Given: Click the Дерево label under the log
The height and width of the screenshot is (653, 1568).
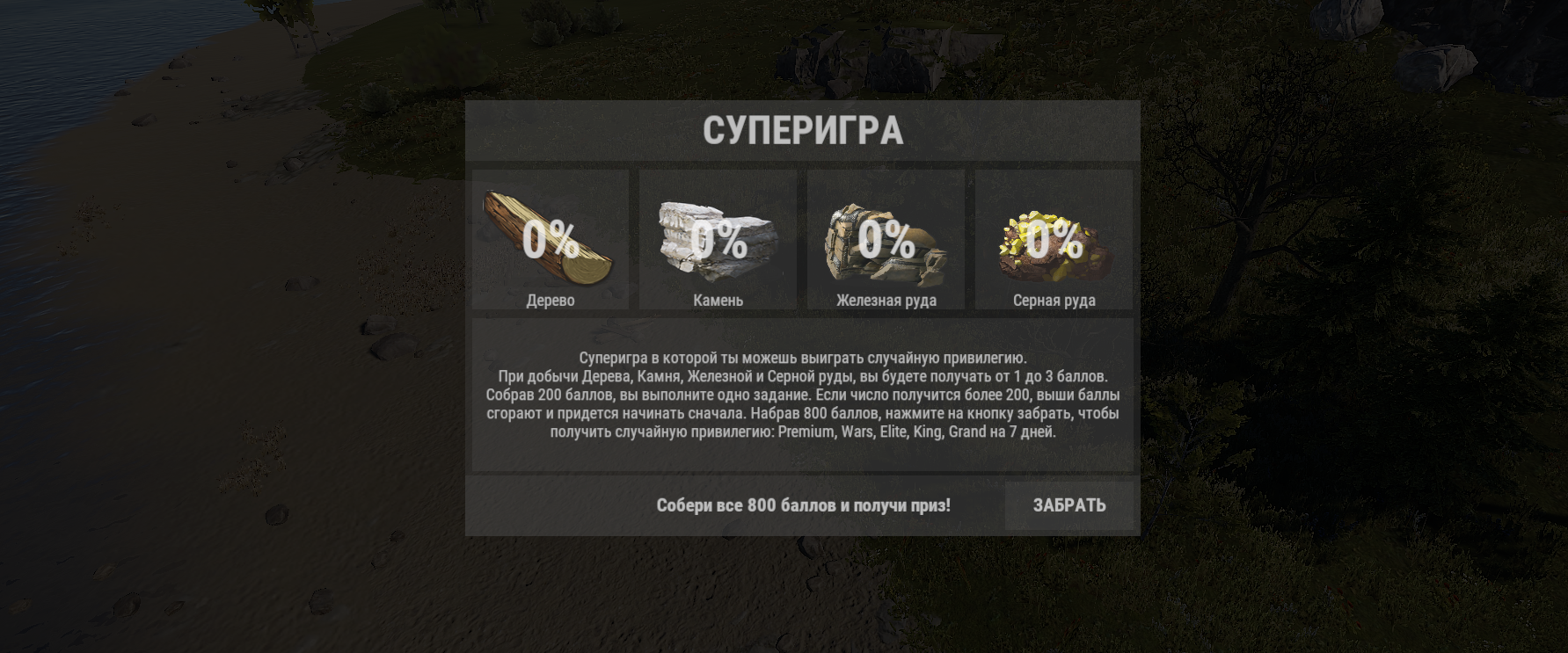Looking at the screenshot, I should [x=551, y=300].
